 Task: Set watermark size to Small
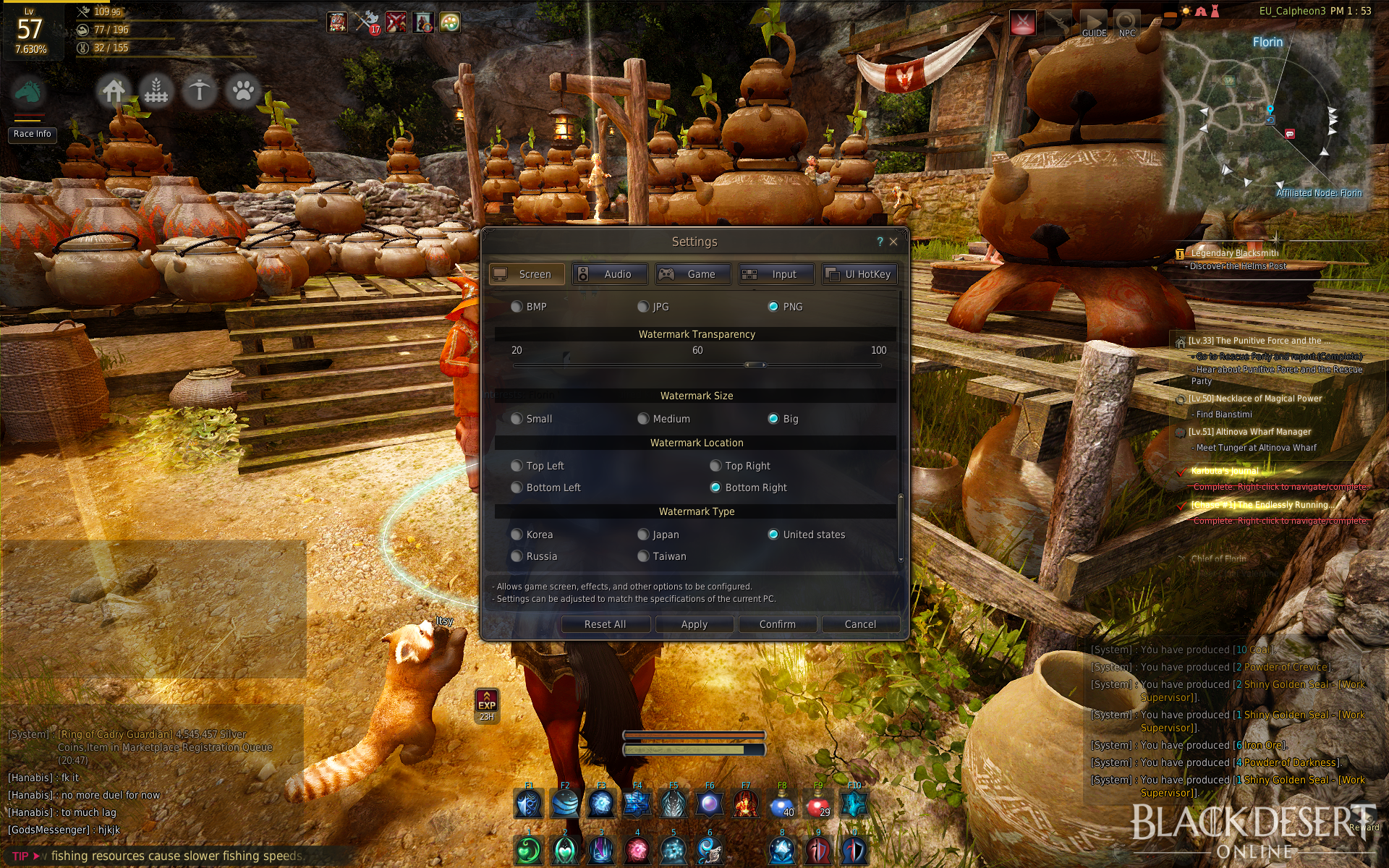pos(517,419)
